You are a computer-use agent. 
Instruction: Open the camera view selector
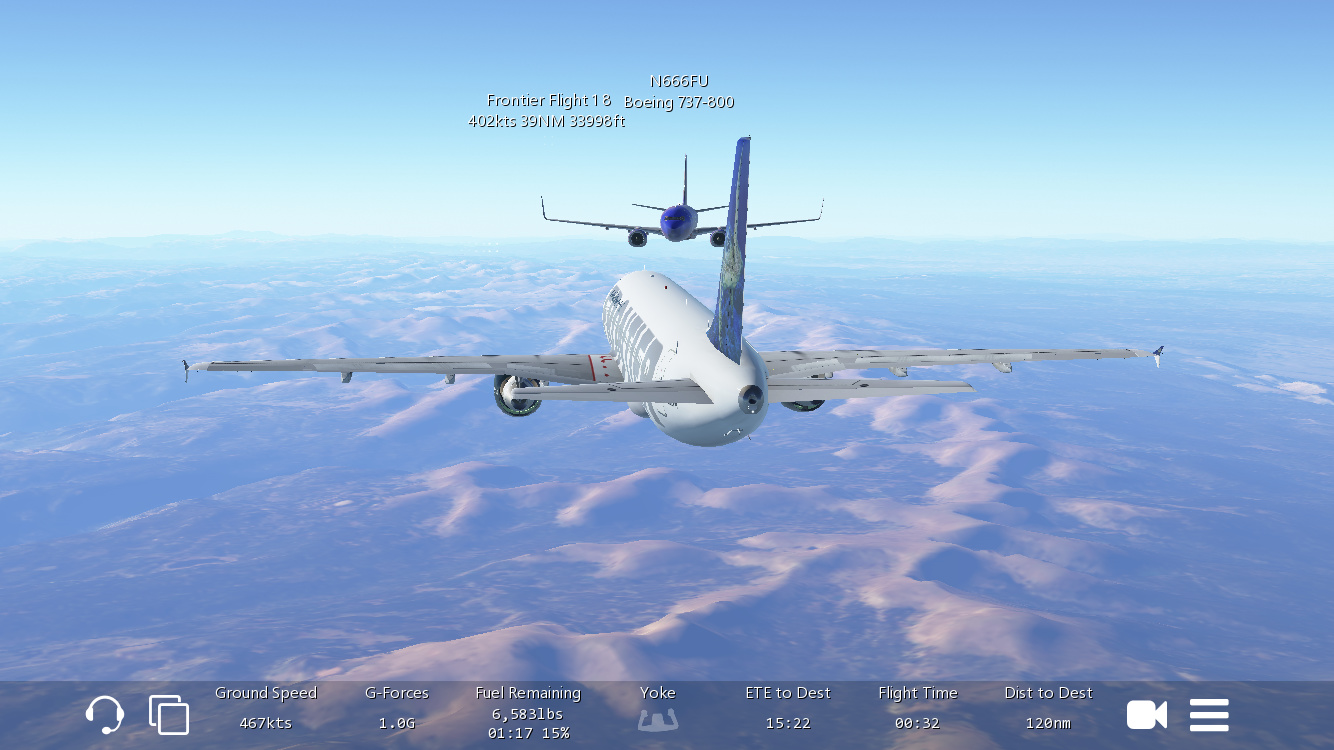(x=1147, y=715)
